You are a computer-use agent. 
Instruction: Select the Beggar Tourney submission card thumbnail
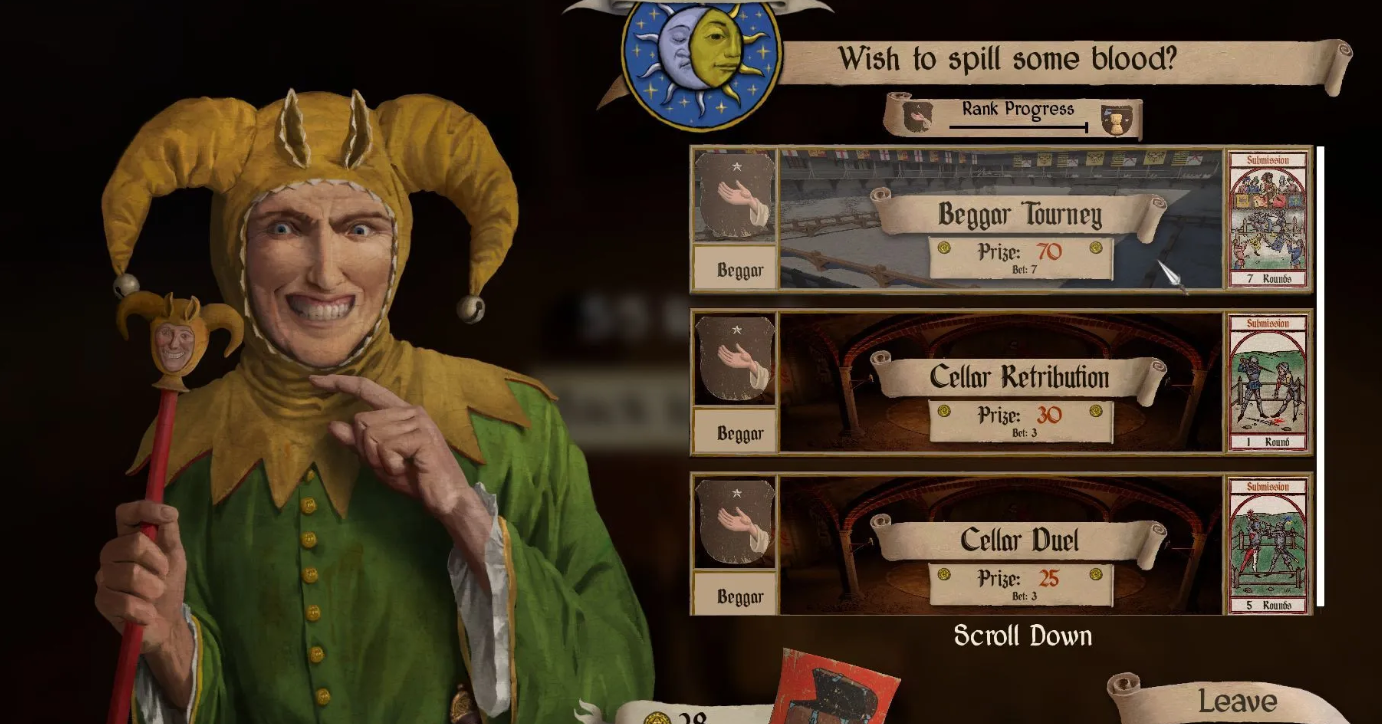pos(1268,219)
